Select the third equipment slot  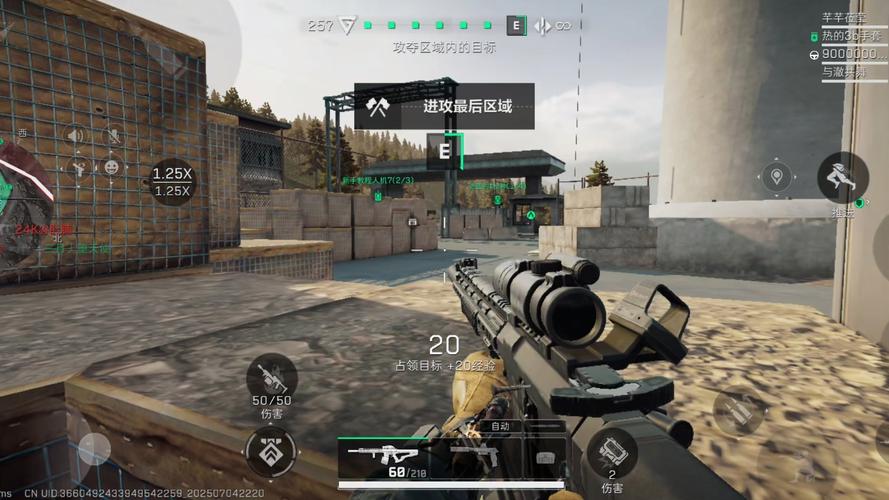(x=545, y=456)
